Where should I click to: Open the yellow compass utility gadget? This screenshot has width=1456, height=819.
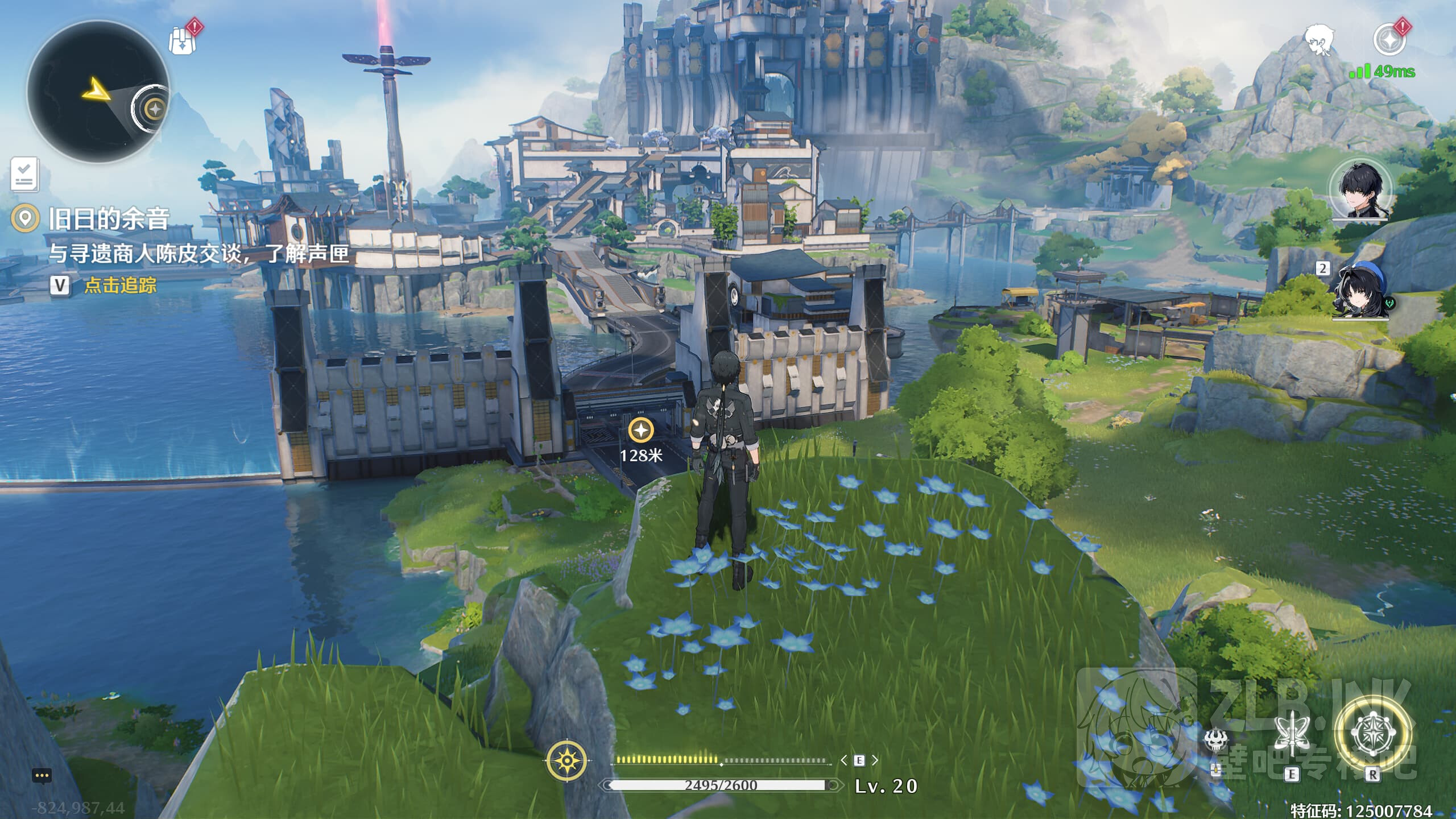point(566,760)
